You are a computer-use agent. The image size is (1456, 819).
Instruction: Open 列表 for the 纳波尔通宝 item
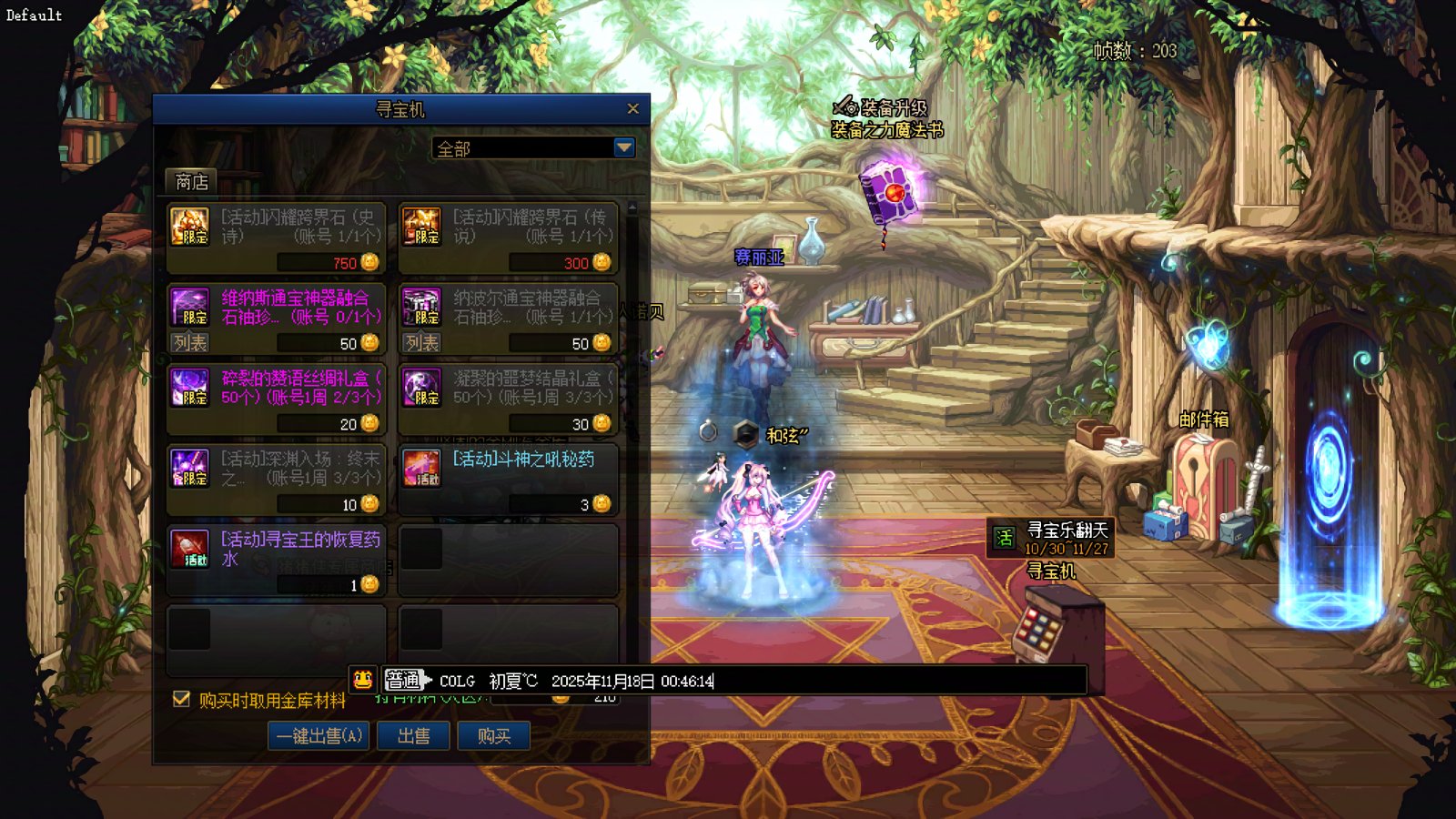(x=422, y=343)
